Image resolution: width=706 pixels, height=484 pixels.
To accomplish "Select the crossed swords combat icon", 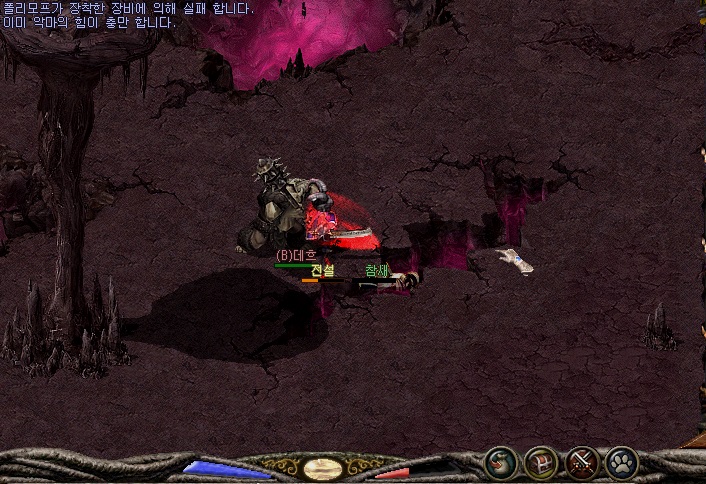I will tap(581, 462).
